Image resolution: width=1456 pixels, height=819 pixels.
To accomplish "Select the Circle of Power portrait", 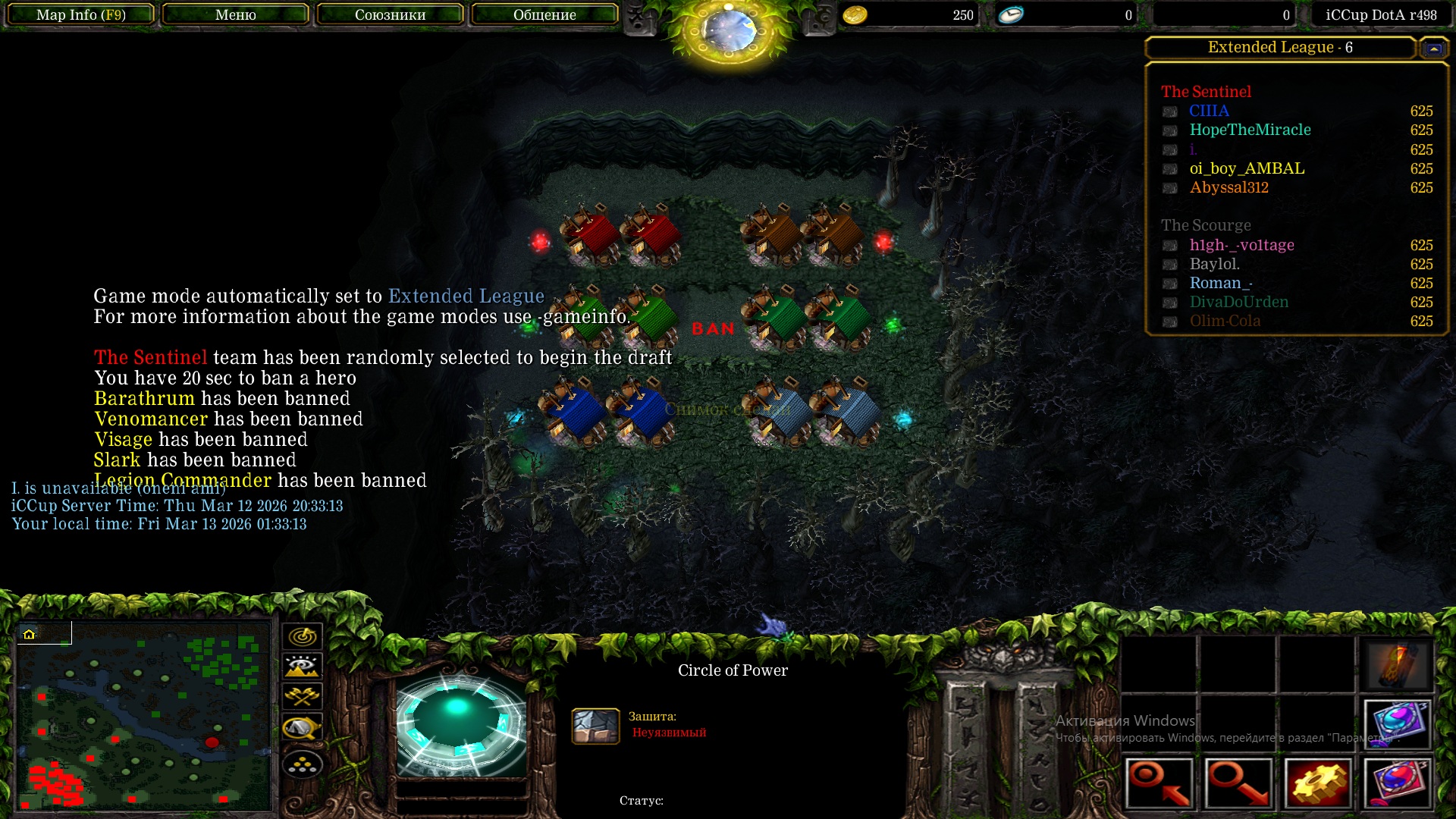I will click(x=461, y=725).
